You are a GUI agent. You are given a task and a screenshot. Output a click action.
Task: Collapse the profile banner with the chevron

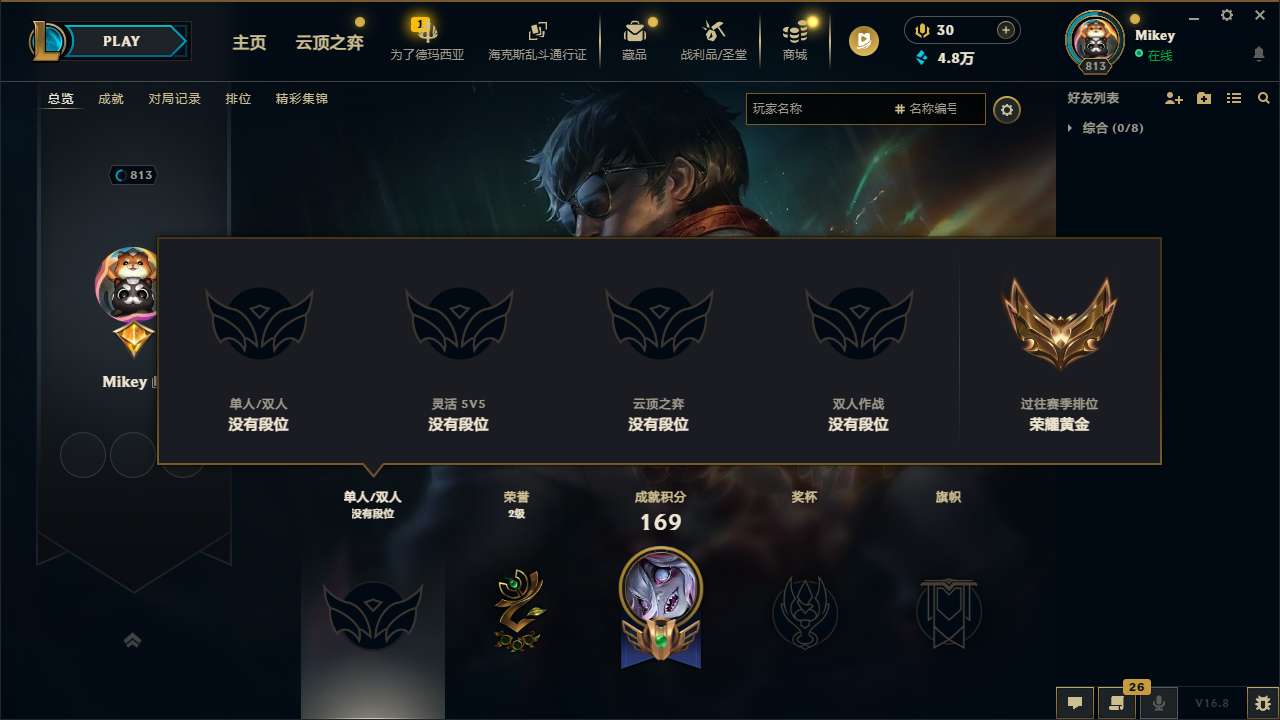coord(133,639)
